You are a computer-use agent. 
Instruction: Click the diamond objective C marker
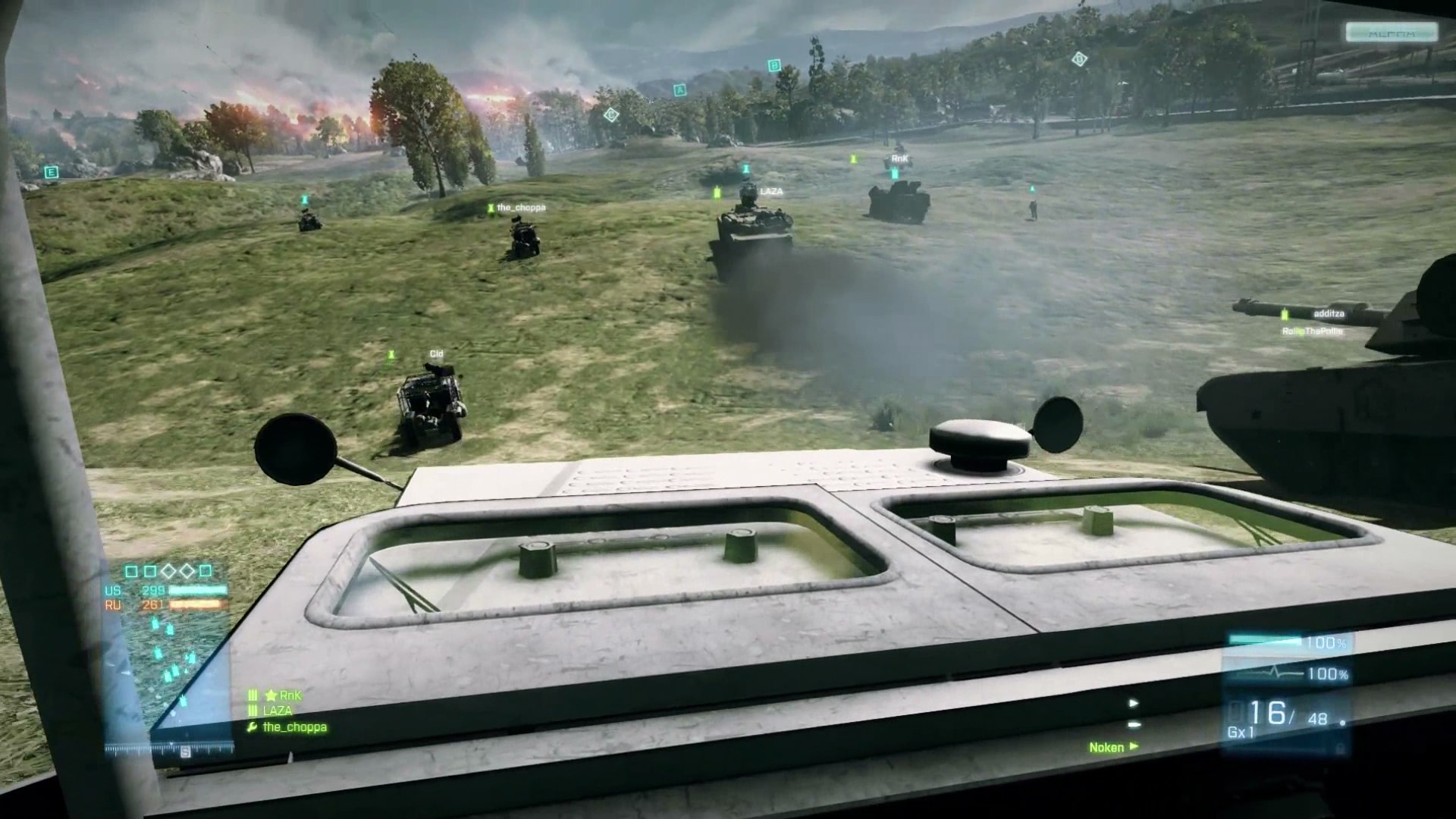(610, 115)
